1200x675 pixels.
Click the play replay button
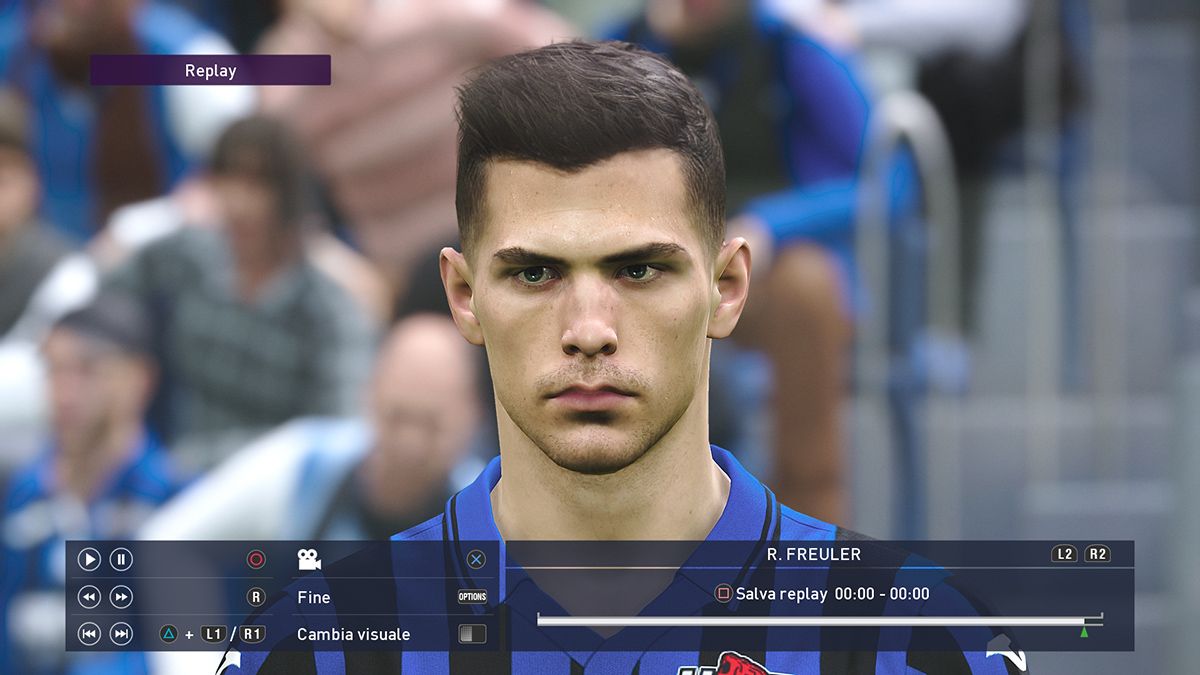(x=89, y=560)
